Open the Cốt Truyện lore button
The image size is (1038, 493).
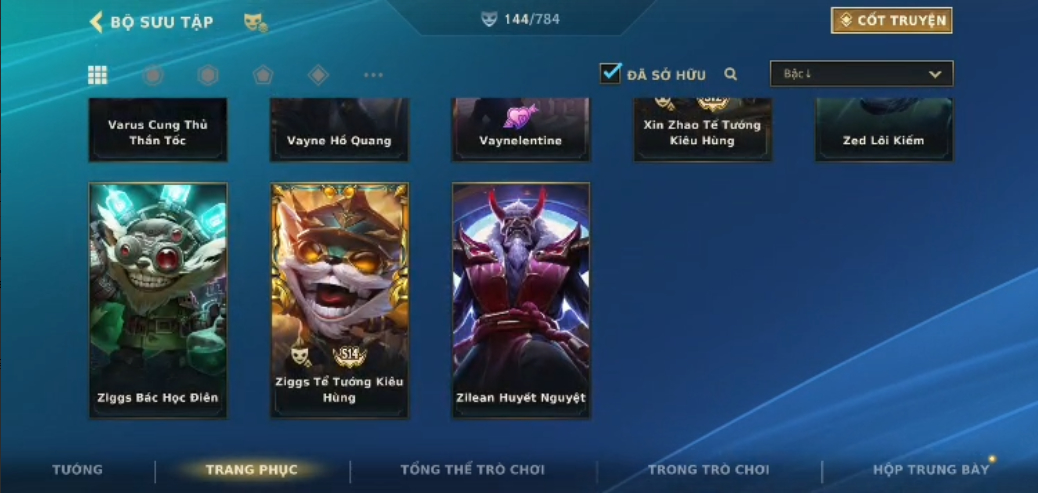891,20
